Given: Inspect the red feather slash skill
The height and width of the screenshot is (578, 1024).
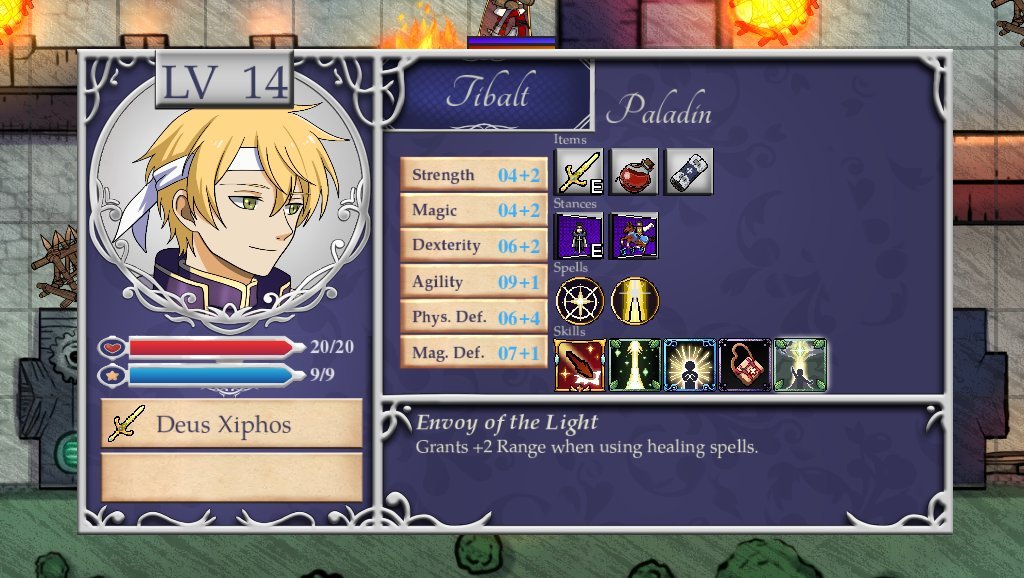Looking at the screenshot, I should coord(579,365).
